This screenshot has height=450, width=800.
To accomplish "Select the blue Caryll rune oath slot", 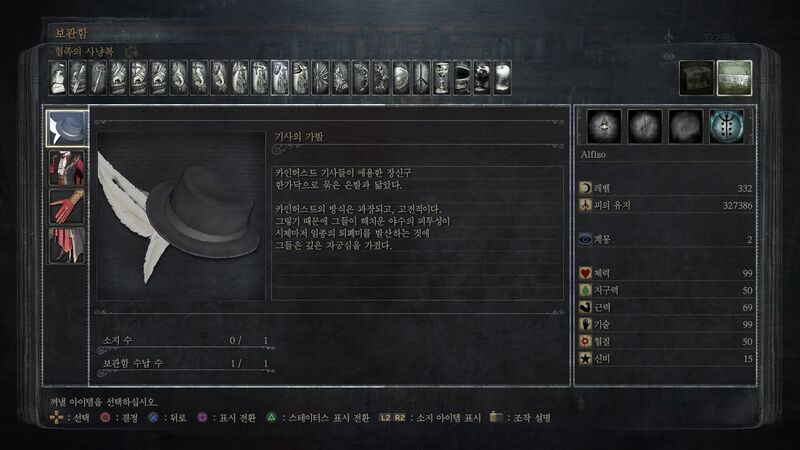I will [726, 127].
